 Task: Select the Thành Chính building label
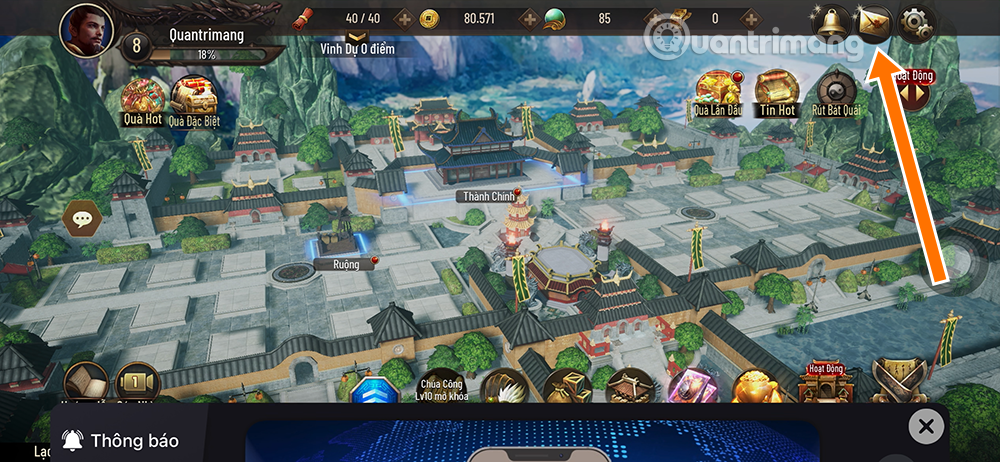486,196
